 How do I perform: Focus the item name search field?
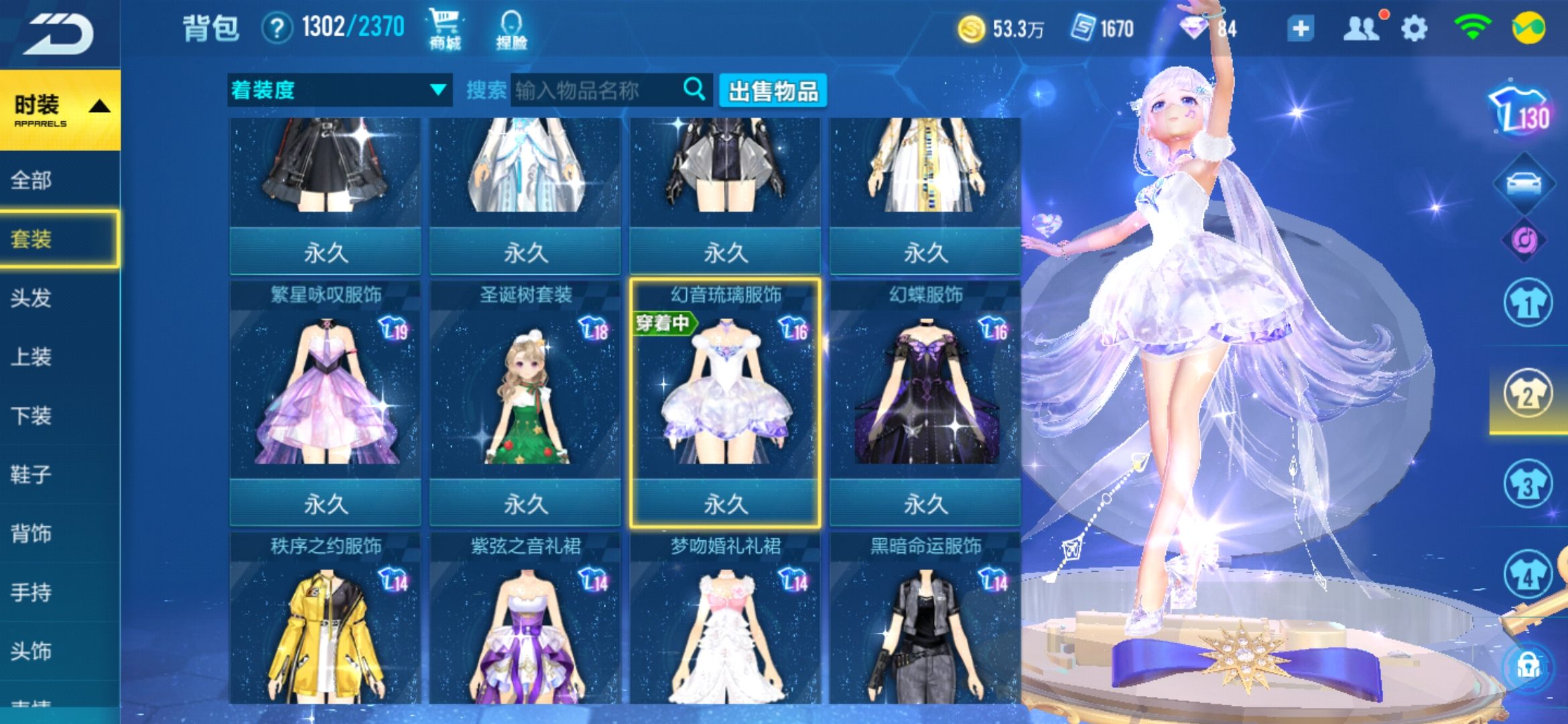596,90
